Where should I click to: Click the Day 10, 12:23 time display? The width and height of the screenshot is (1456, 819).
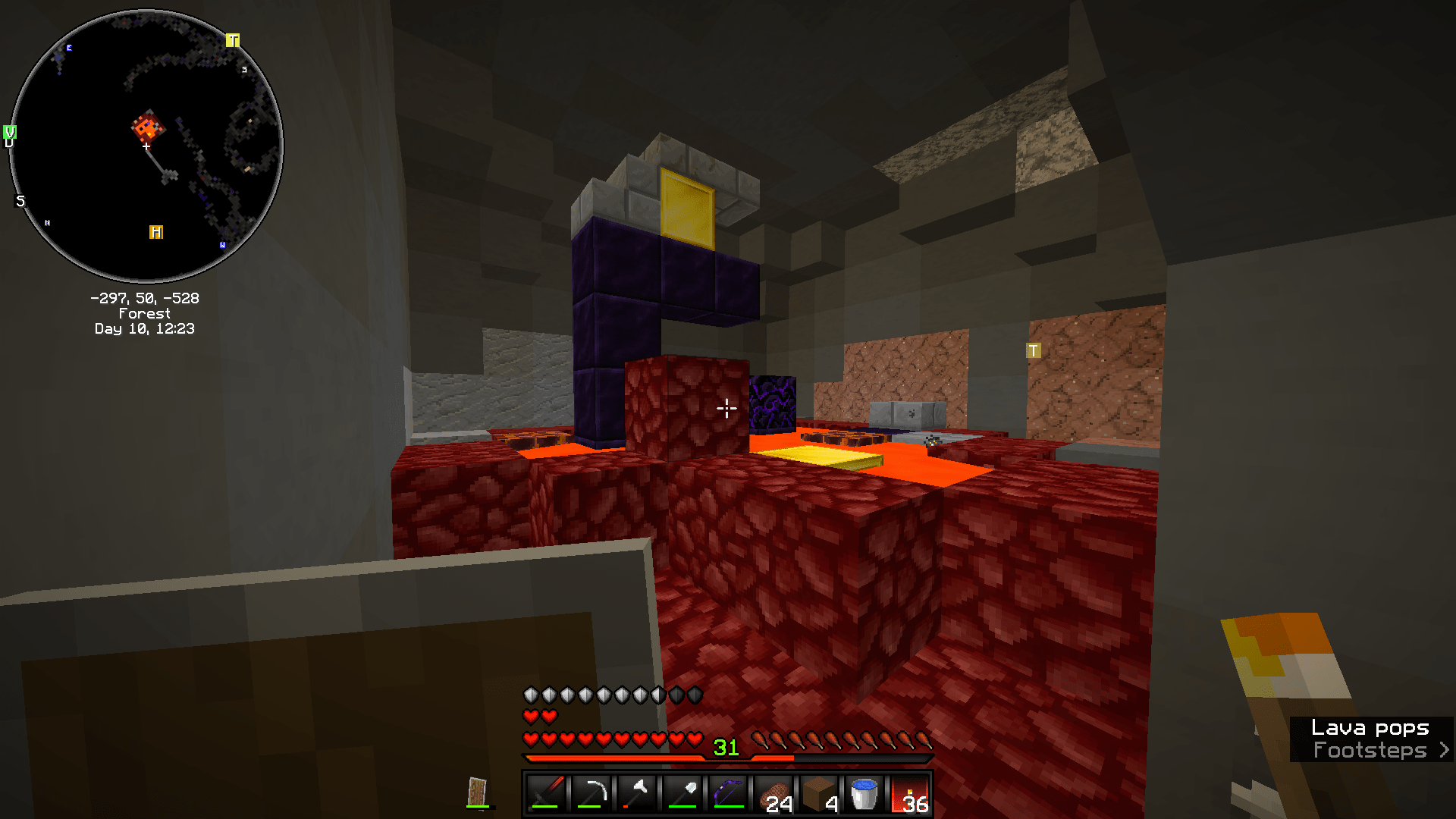(x=145, y=329)
